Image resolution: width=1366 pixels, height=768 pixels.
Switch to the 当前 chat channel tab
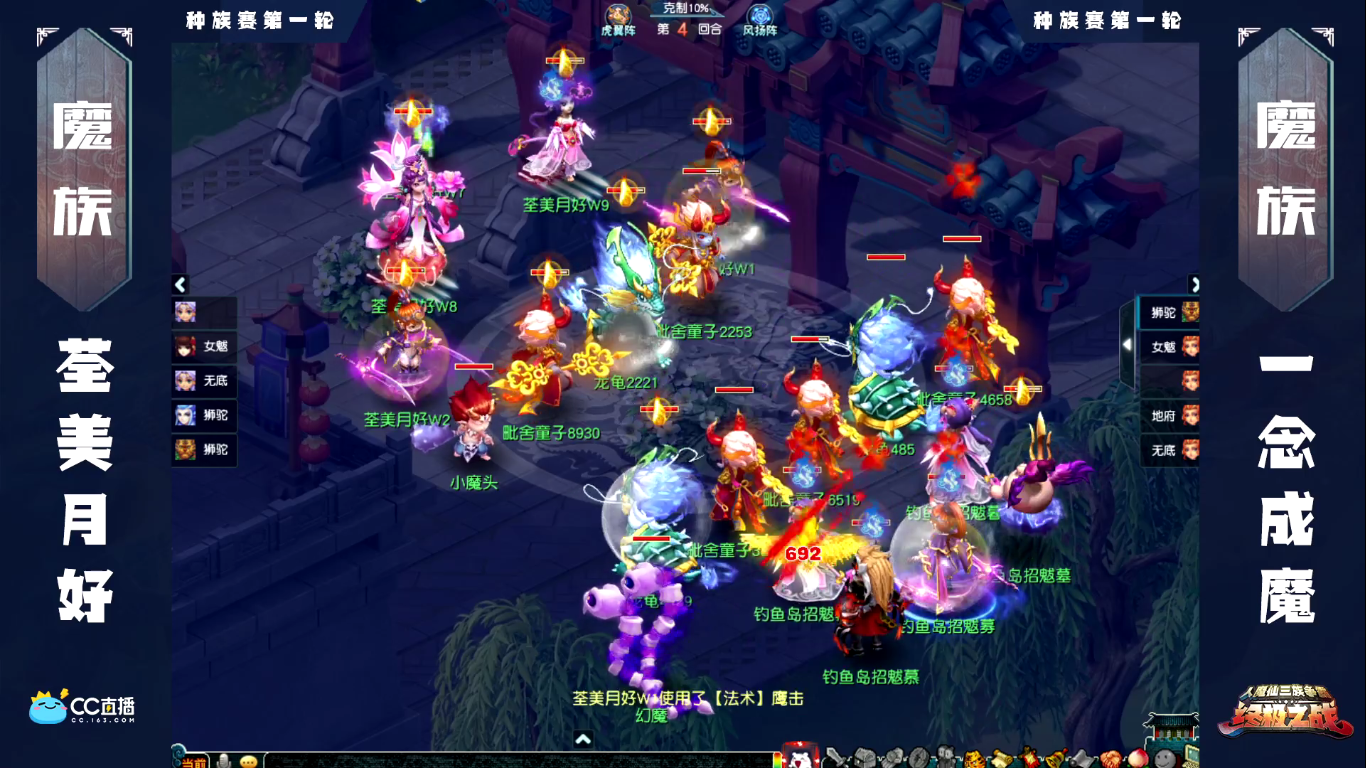(x=196, y=759)
